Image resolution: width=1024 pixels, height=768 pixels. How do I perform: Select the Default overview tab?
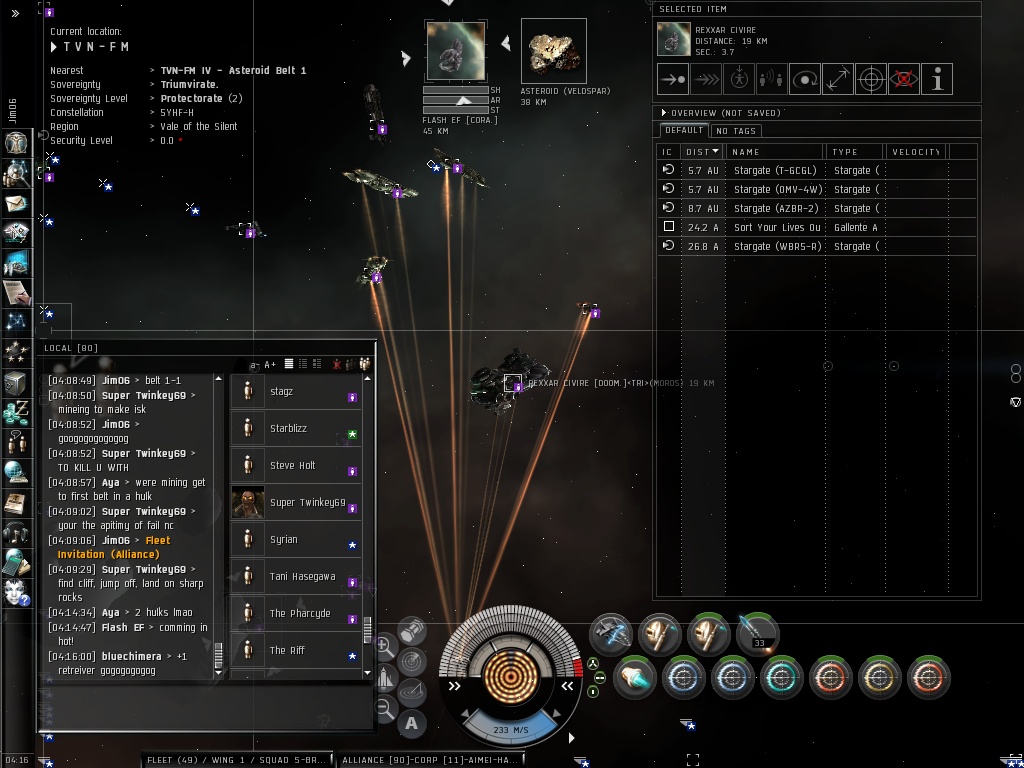point(683,131)
